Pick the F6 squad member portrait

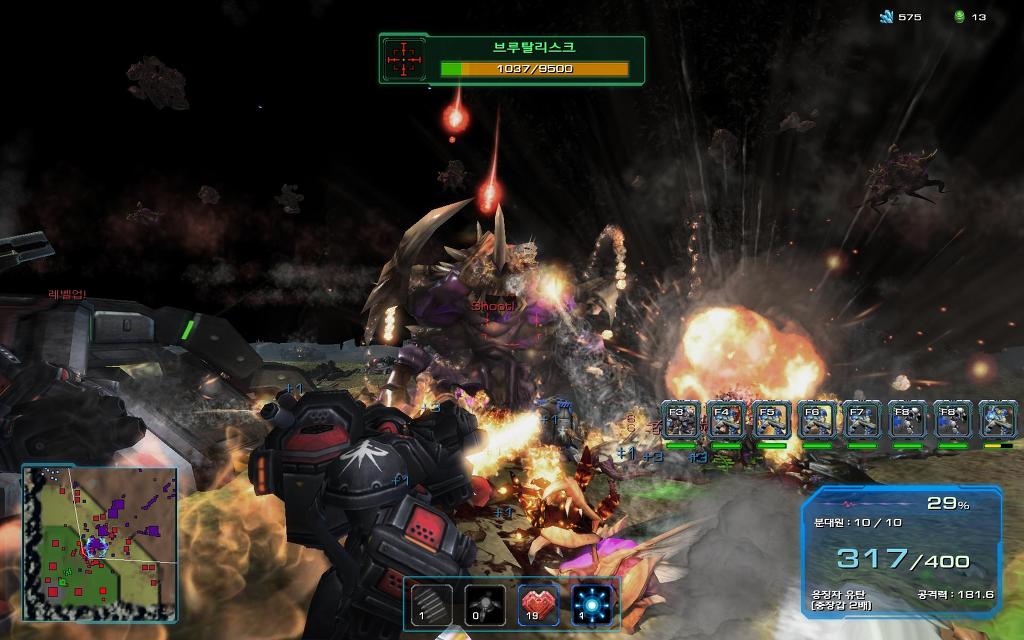[x=817, y=420]
